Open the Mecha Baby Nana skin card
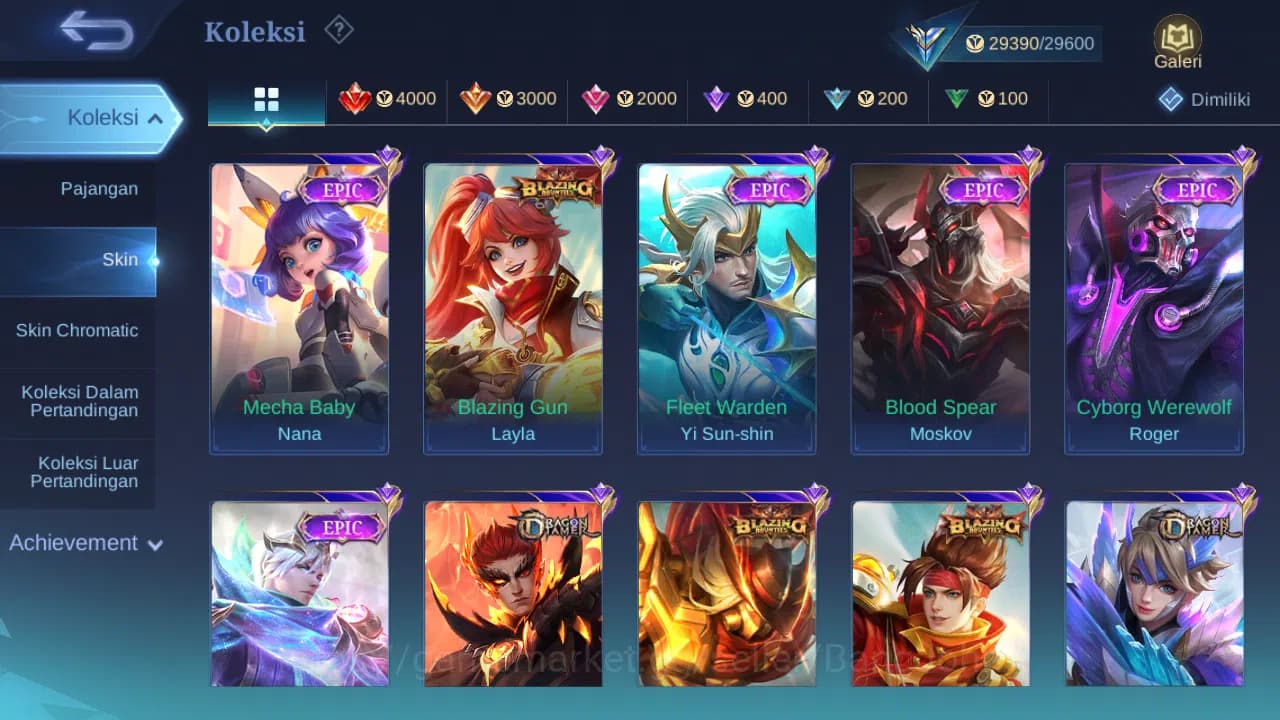 tap(299, 300)
